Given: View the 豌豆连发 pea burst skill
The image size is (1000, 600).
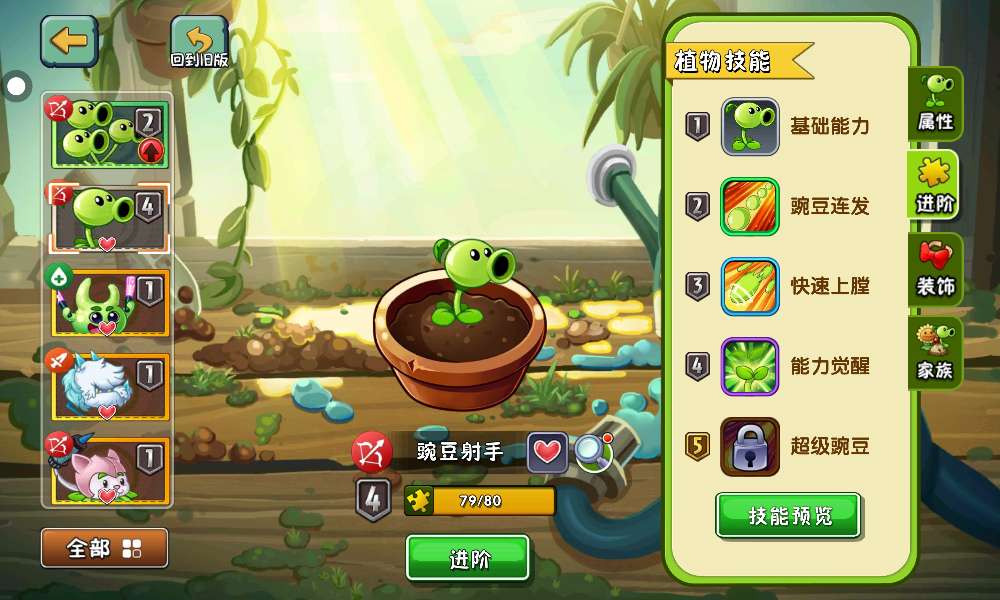Looking at the screenshot, I should click(x=750, y=207).
